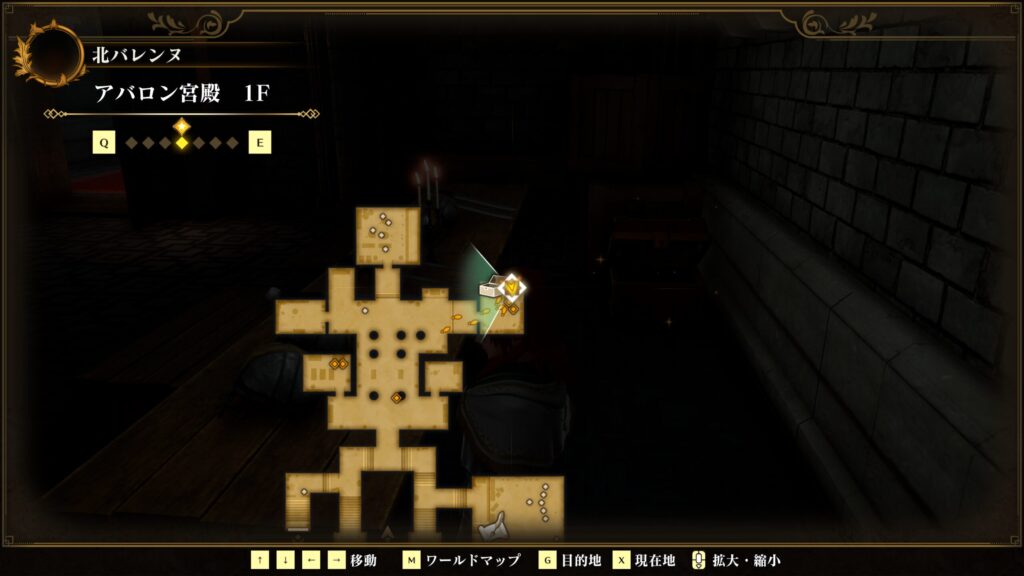Click the orange diamond marker in the pillar hall
The width and height of the screenshot is (1024, 576).
click(x=396, y=397)
